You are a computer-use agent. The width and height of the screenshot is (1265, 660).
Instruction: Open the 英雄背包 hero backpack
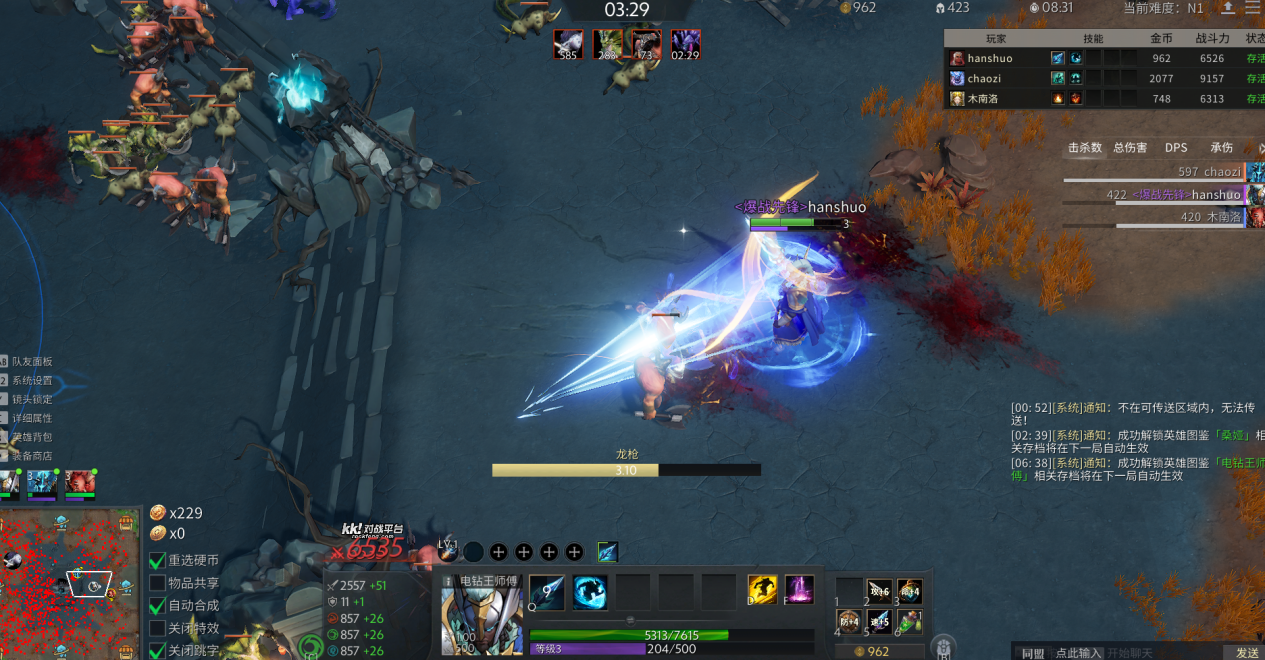point(31,437)
